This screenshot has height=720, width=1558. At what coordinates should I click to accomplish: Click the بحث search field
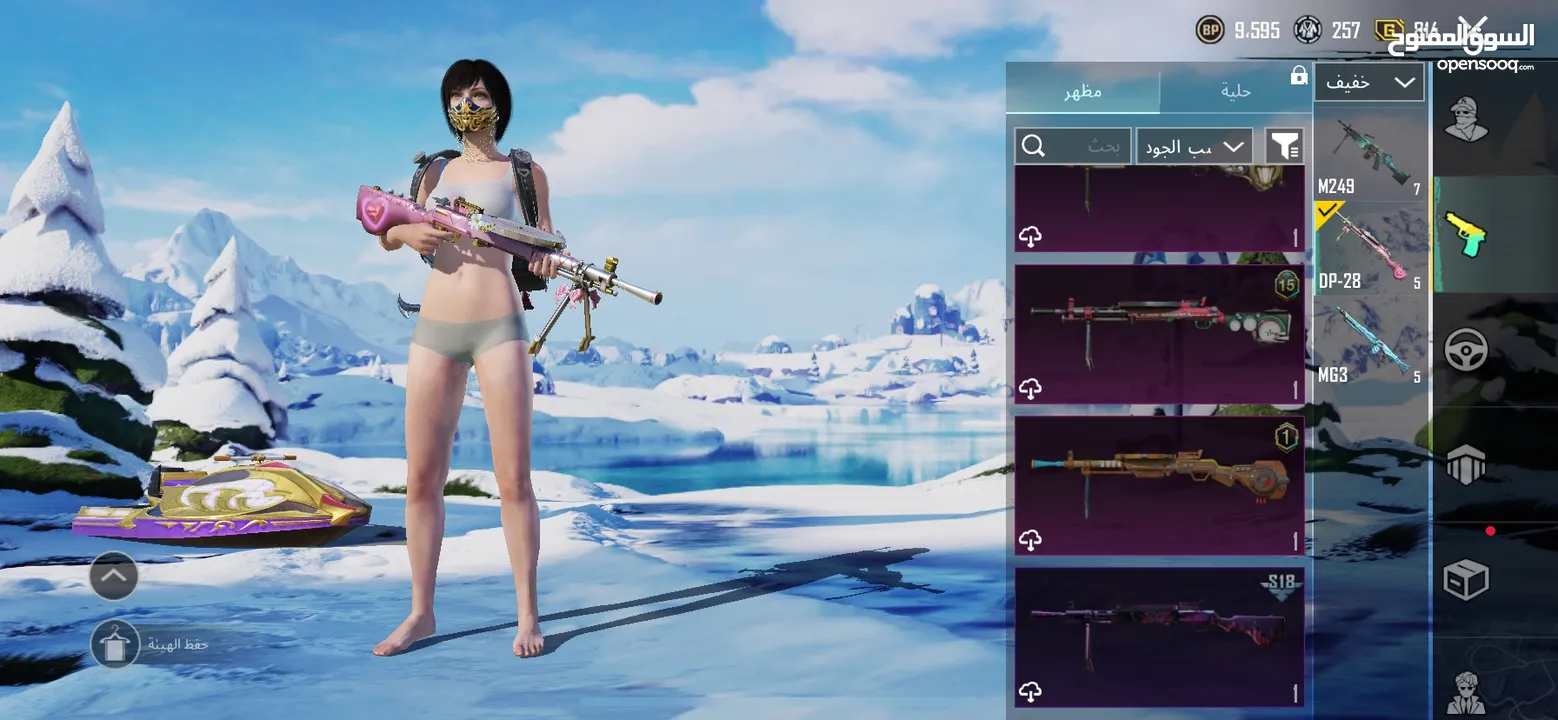[1073, 146]
